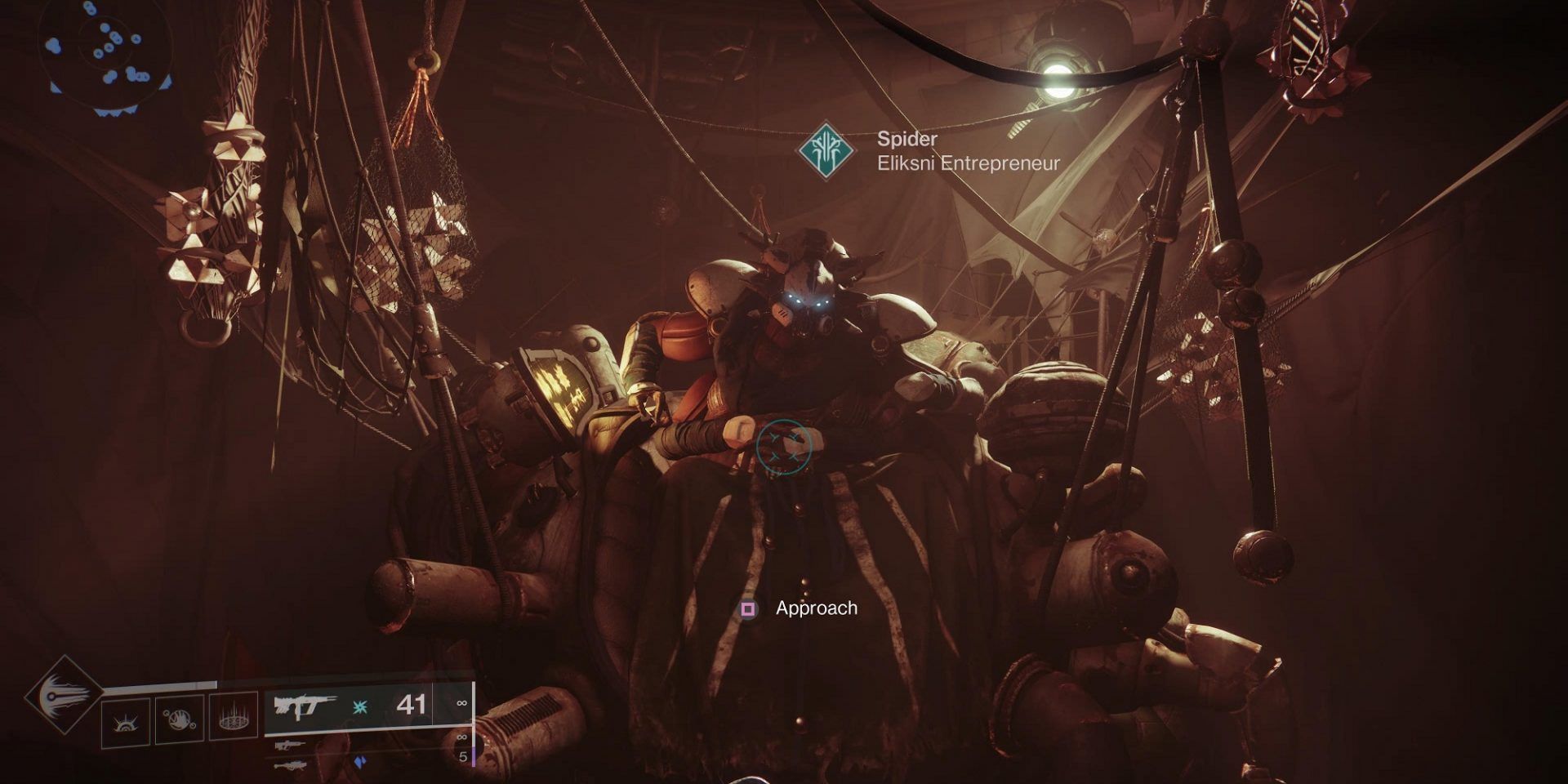Click the secondary scout rifle weapon icon
1568x784 pixels.
click(292, 745)
